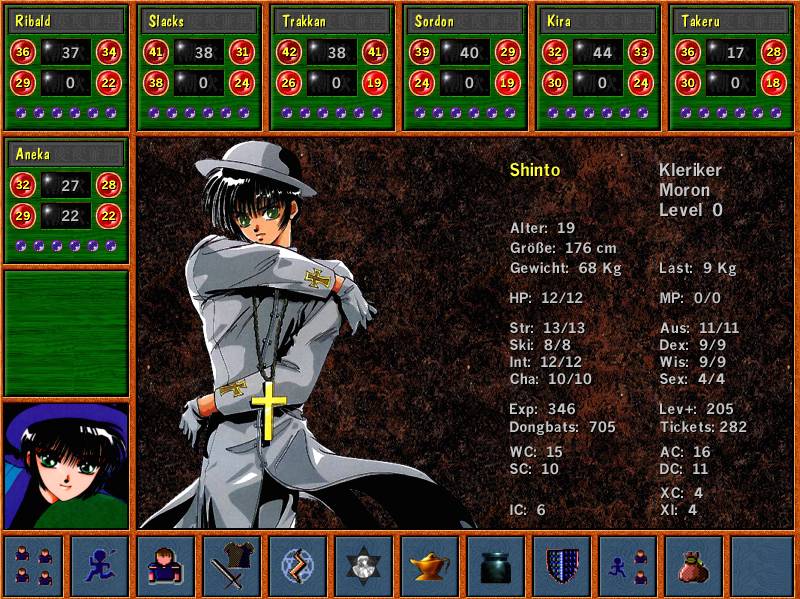
Task: Choose Trakkan's character panel
Action: (334, 68)
